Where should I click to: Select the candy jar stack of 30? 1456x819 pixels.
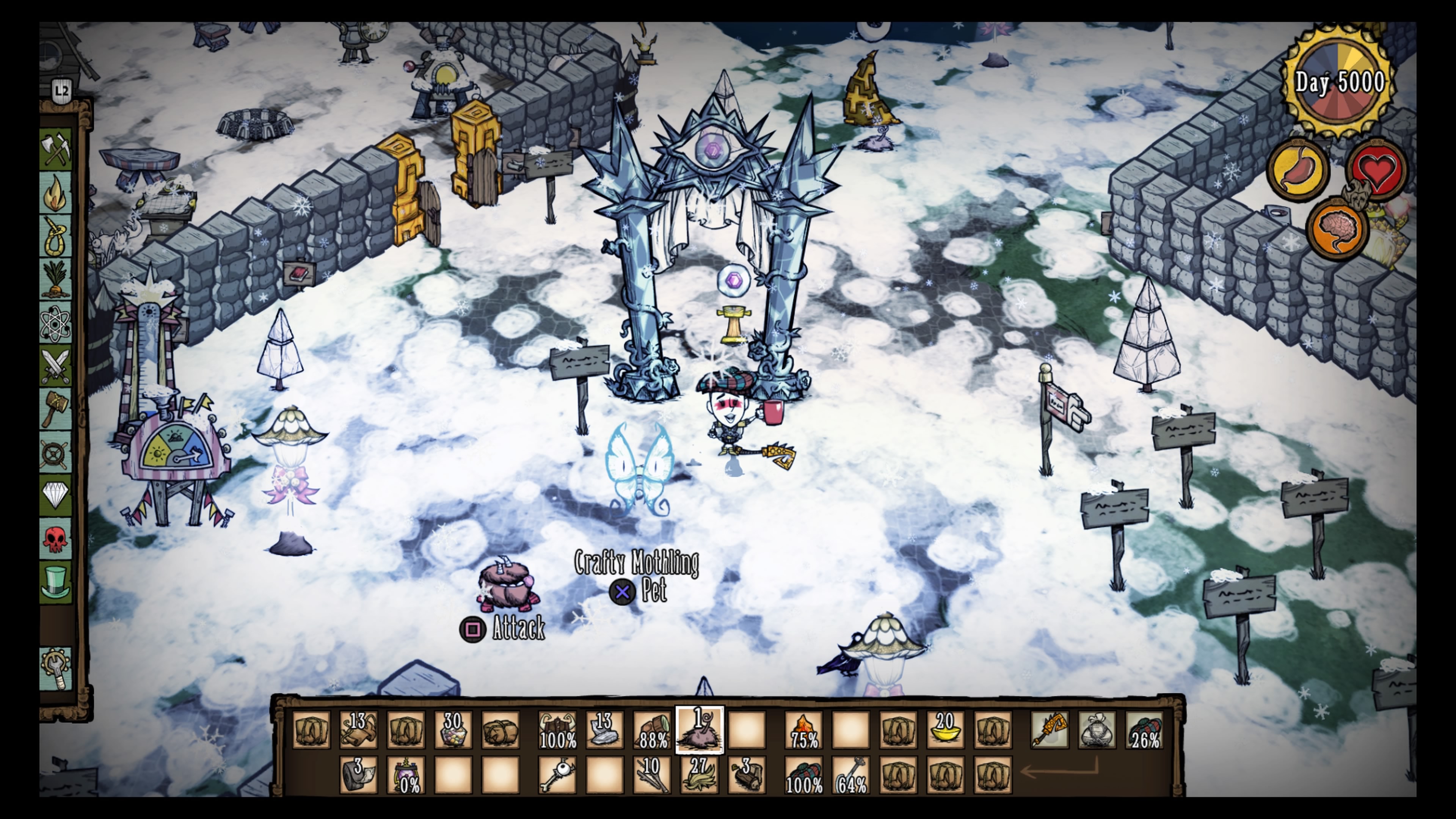453,730
